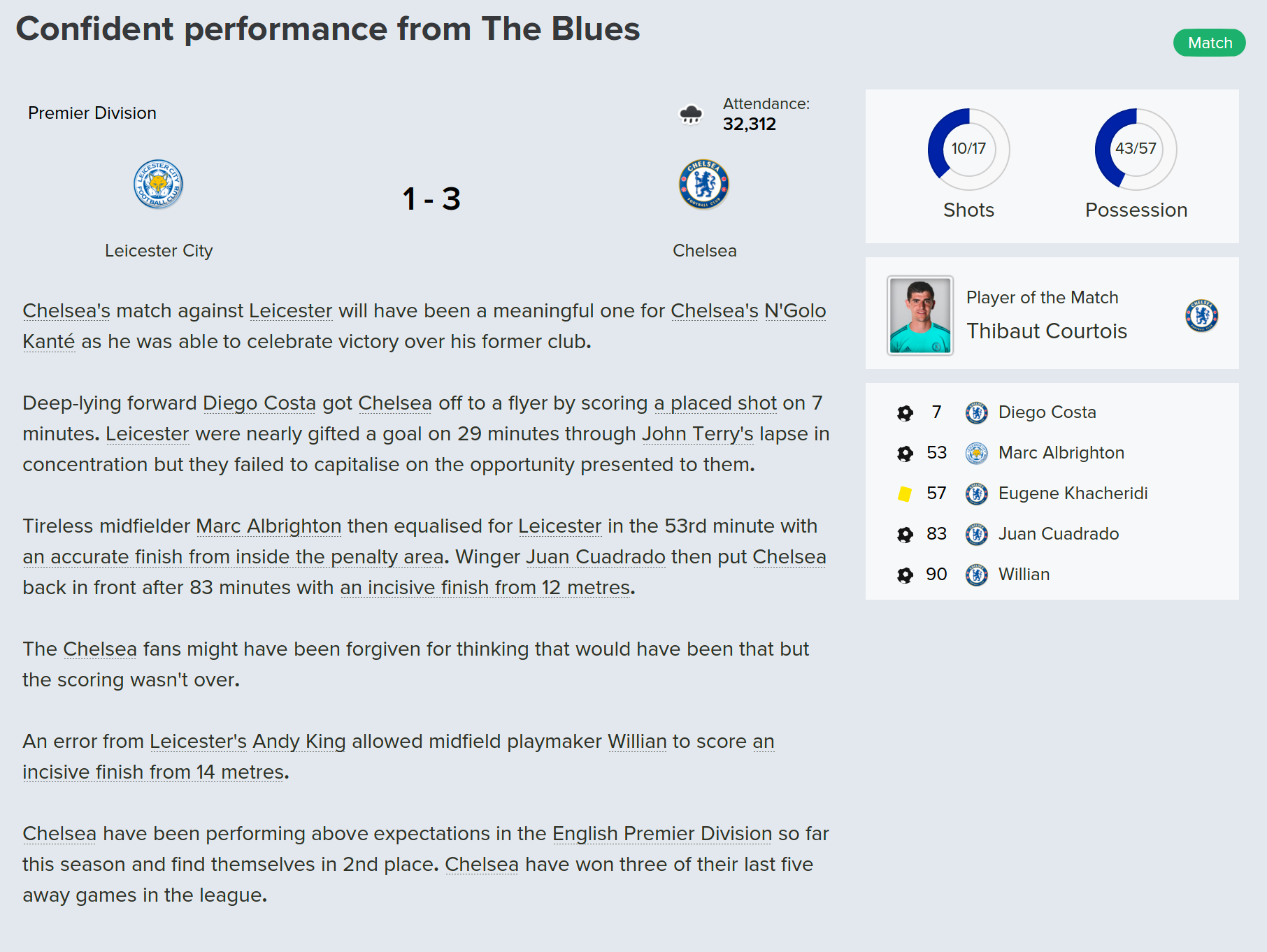The image size is (1267, 952).
Task: Open the English Premier Division link
Action: (x=661, y=833)
